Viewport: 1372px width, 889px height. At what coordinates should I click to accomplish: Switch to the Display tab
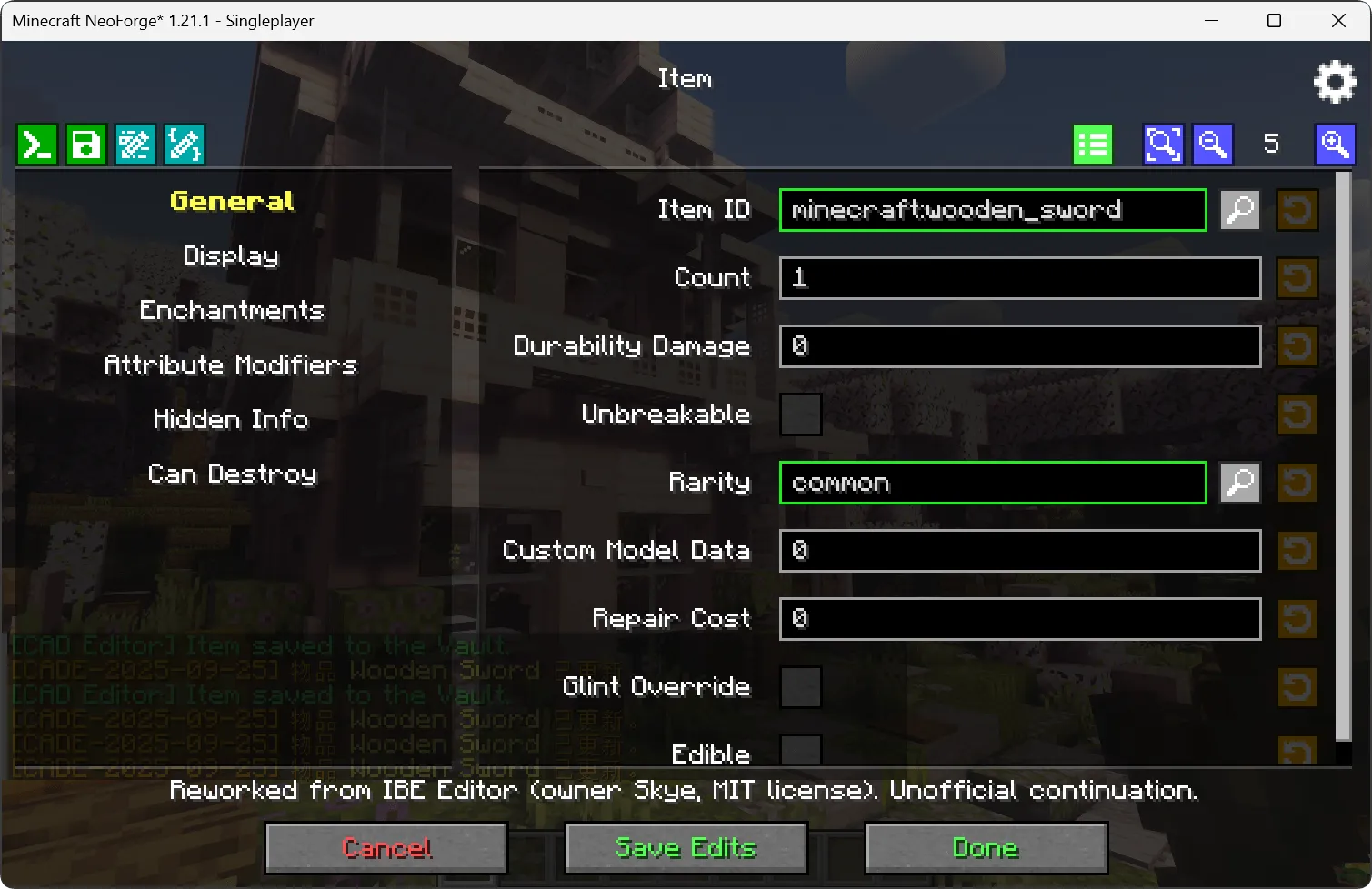pyautogui.click(x=231, y=255)
